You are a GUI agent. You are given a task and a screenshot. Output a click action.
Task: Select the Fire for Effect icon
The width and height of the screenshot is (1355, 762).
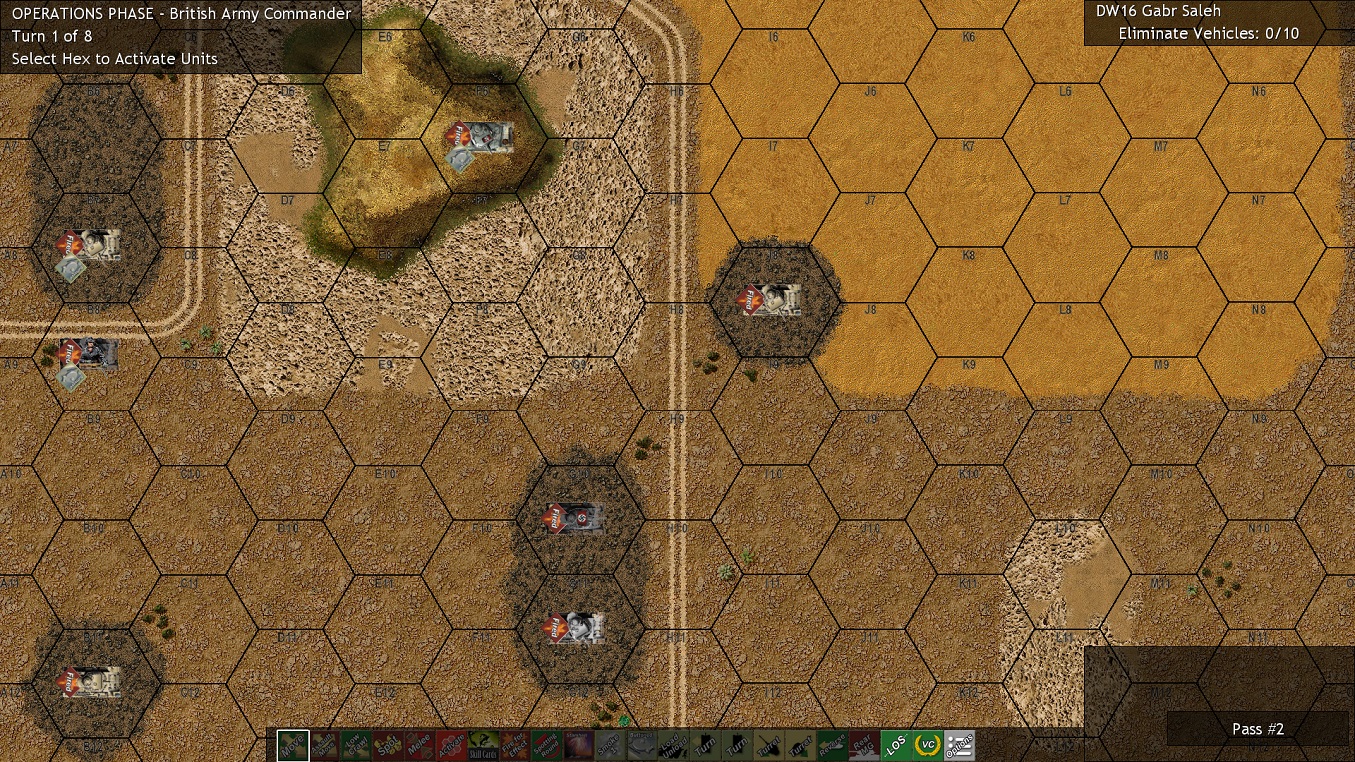click(514, 744)
